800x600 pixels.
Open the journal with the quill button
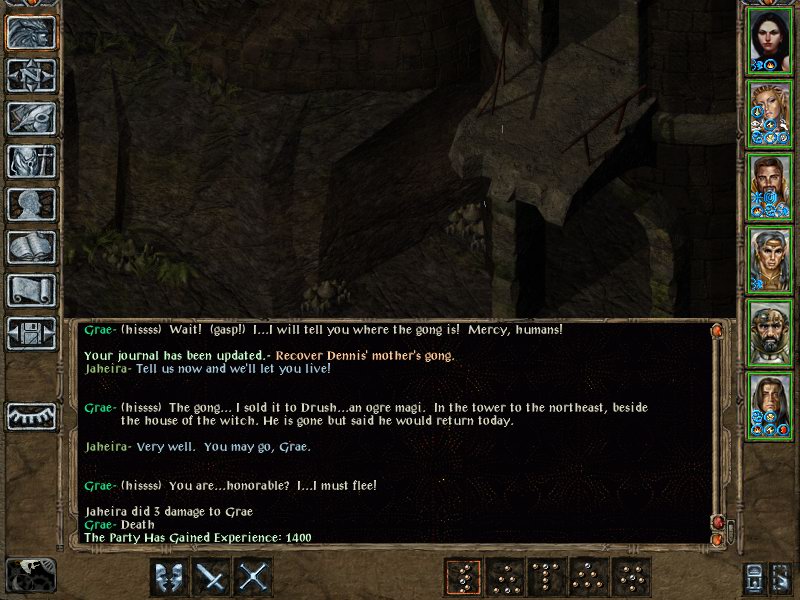tap(31, 118)
